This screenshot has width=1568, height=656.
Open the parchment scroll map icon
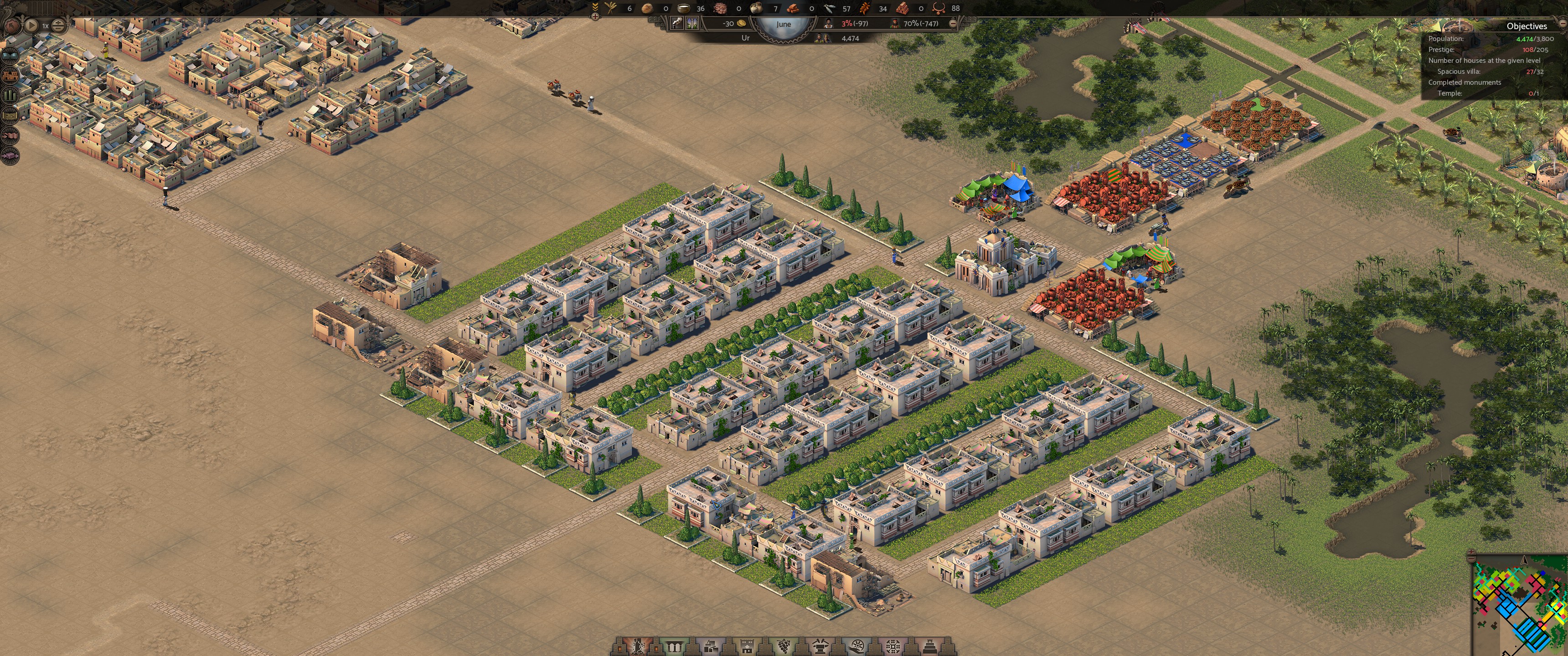pos(10,116)
